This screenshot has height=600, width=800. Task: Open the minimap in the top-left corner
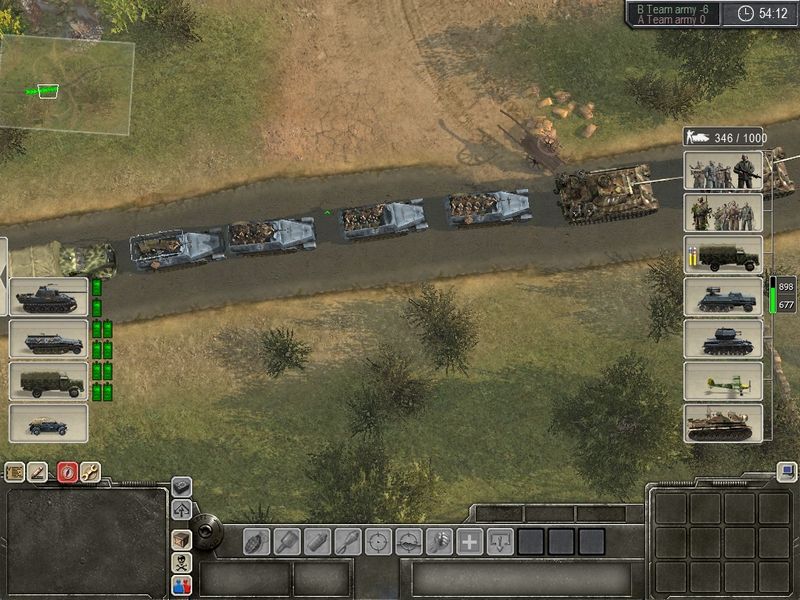(66, 86)
